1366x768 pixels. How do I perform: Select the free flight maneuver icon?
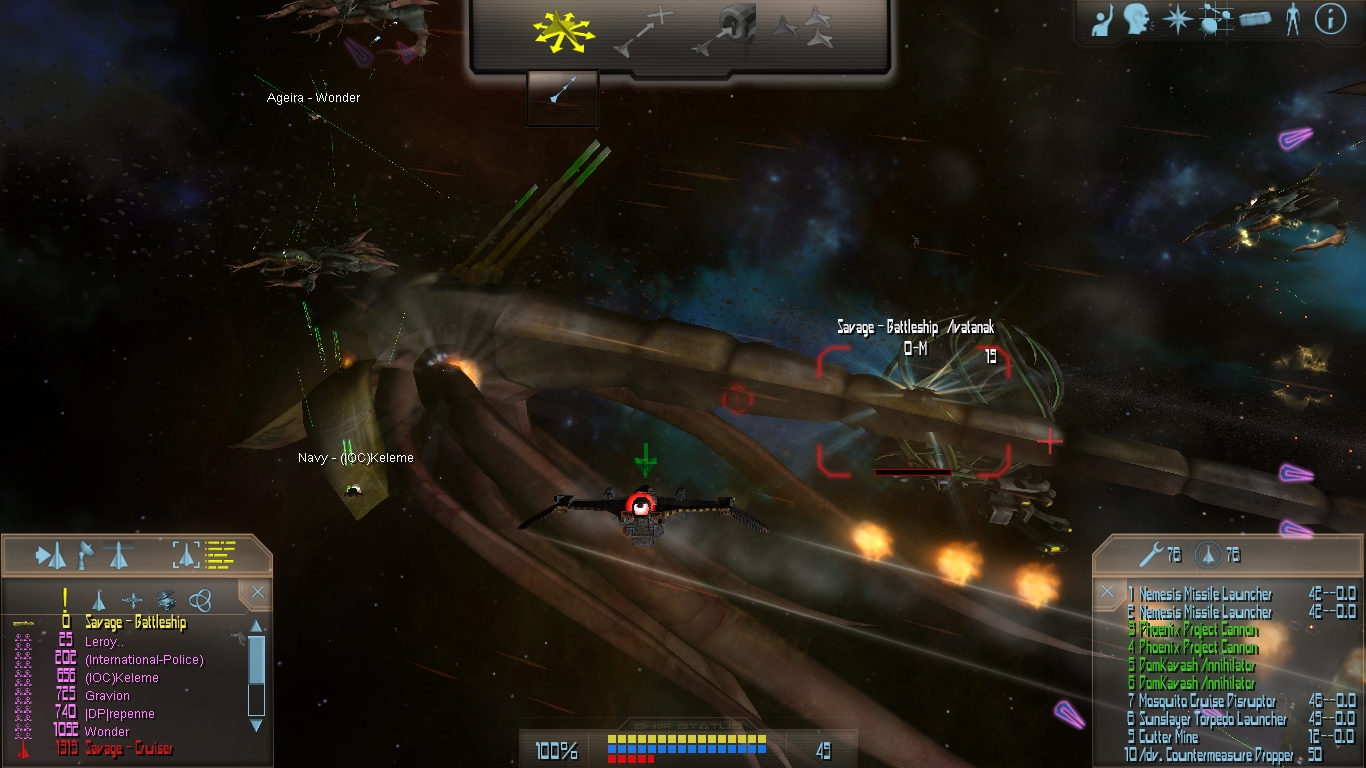point(565,32)
